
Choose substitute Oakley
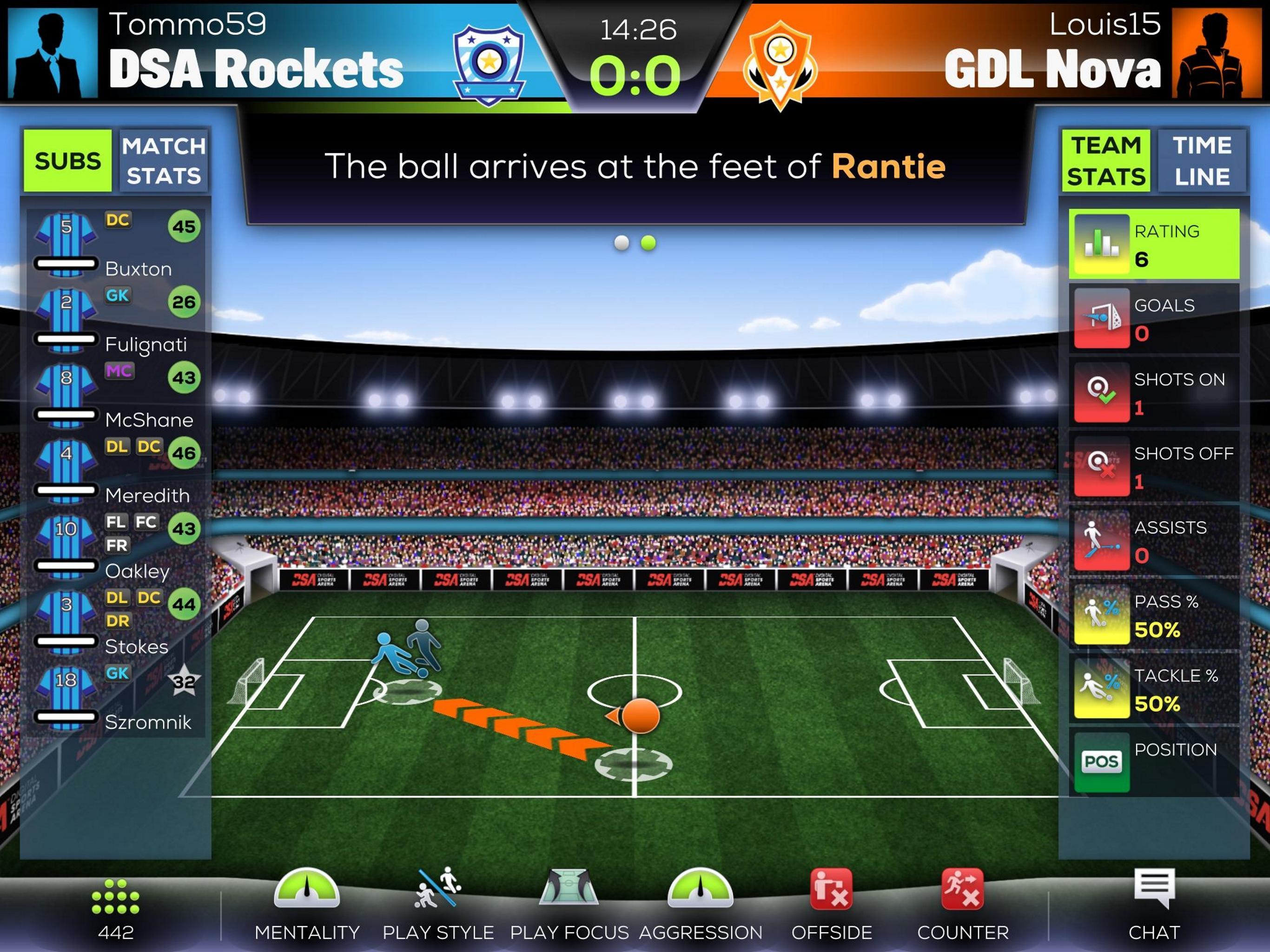(x=116, y=547)
